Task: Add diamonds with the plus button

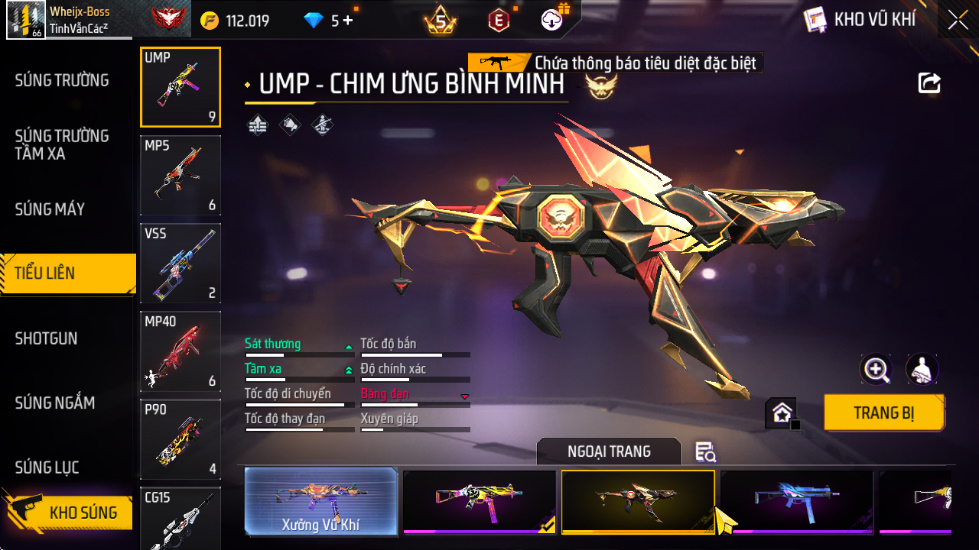Action: (348, 20)
